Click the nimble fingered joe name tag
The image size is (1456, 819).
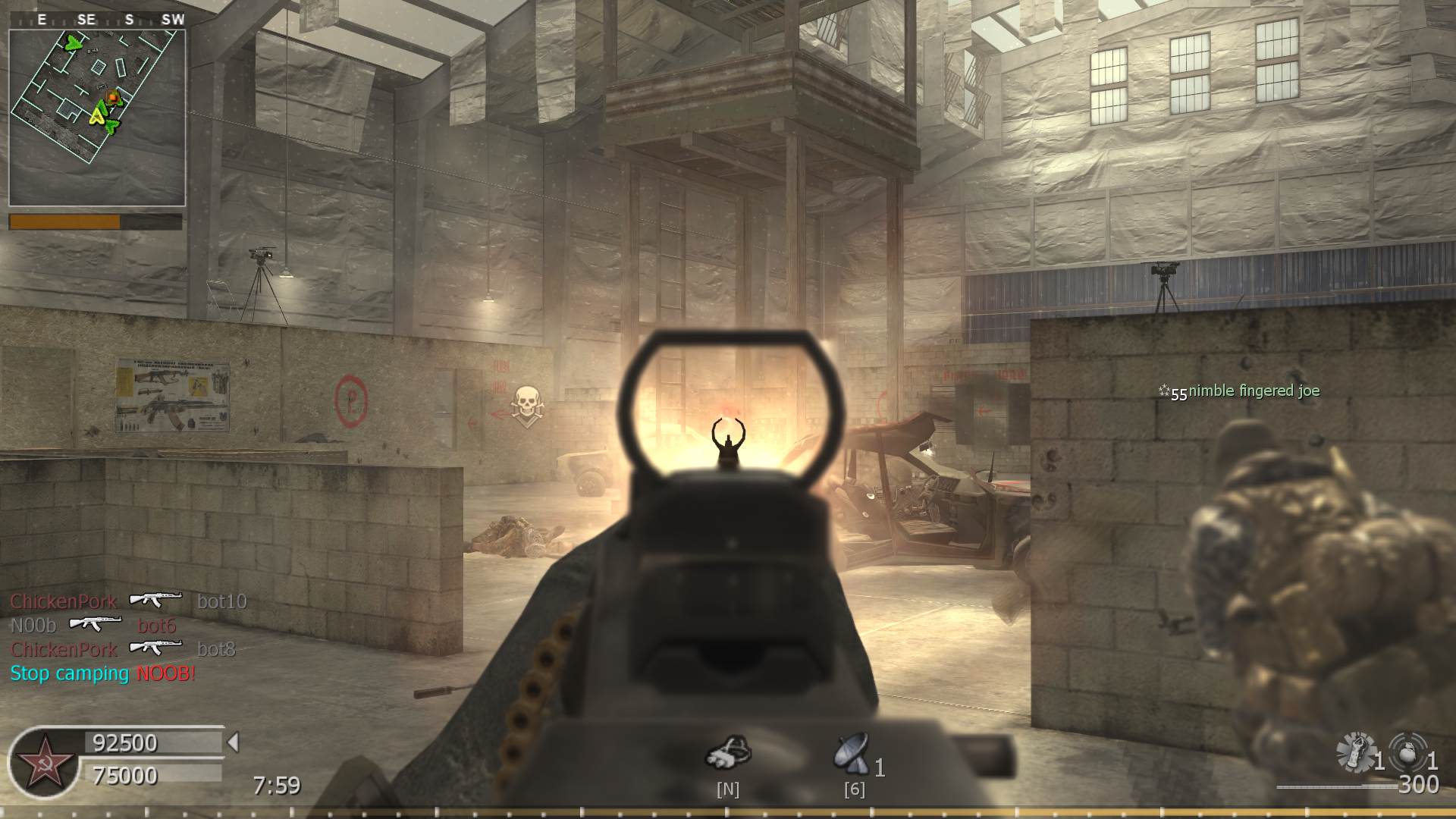1253,391
